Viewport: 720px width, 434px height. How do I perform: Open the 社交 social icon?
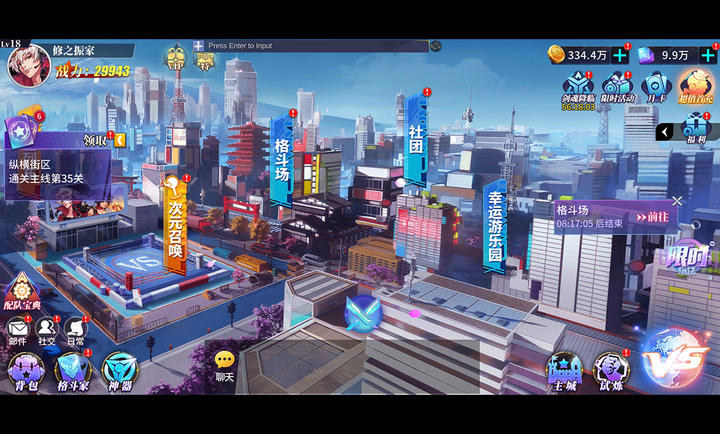click(x=46, y=330)
